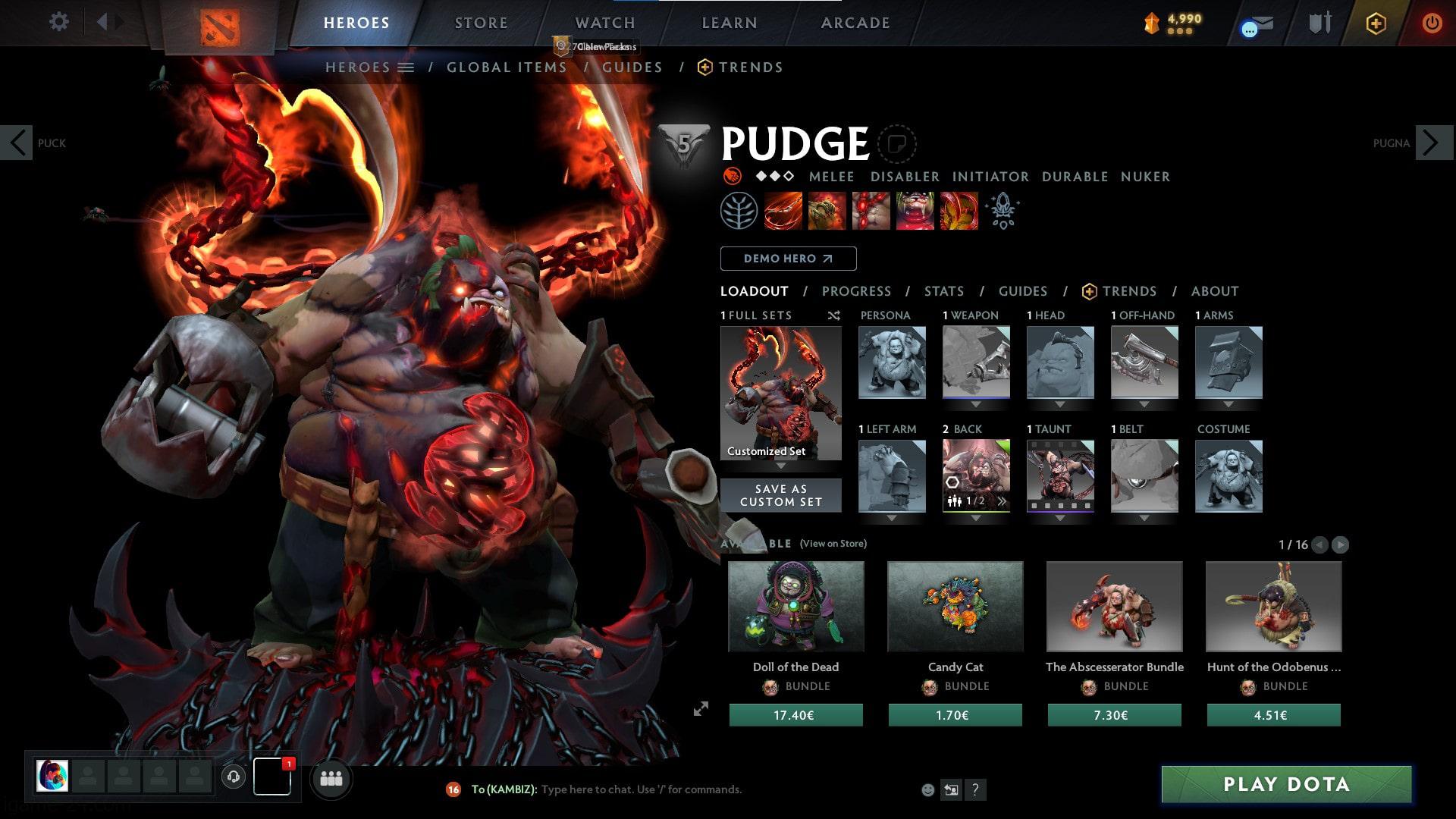Save loadout as custom set
Image resolution: width=1456 pixels, height=819 pixels.
[780, 495]
